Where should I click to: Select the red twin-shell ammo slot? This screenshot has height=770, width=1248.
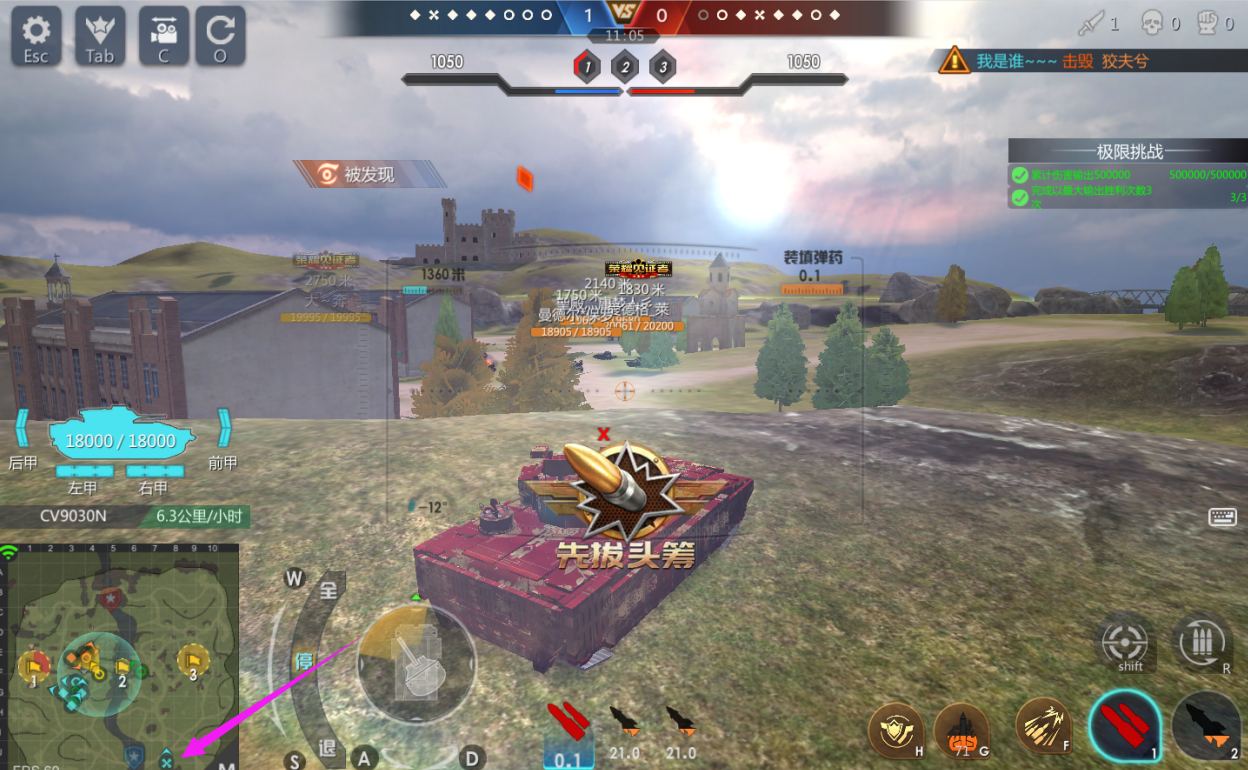[x=1125, y=725]
